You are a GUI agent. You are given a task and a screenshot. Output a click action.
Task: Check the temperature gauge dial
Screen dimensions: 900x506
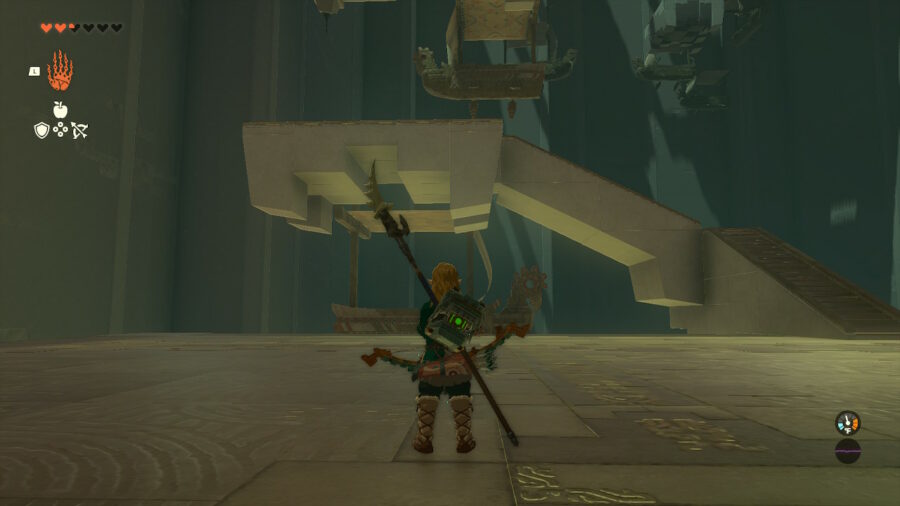click(x=847, y=423)
